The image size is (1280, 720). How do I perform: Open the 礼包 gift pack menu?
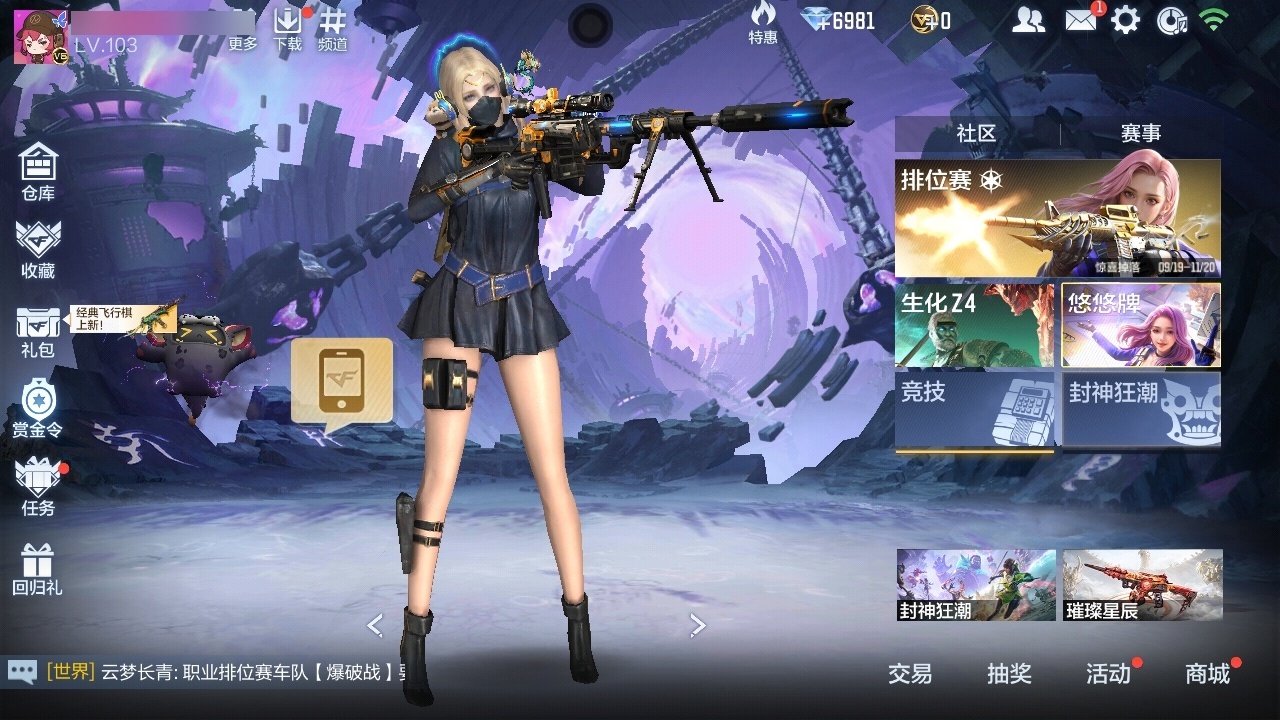click(38, 331)
